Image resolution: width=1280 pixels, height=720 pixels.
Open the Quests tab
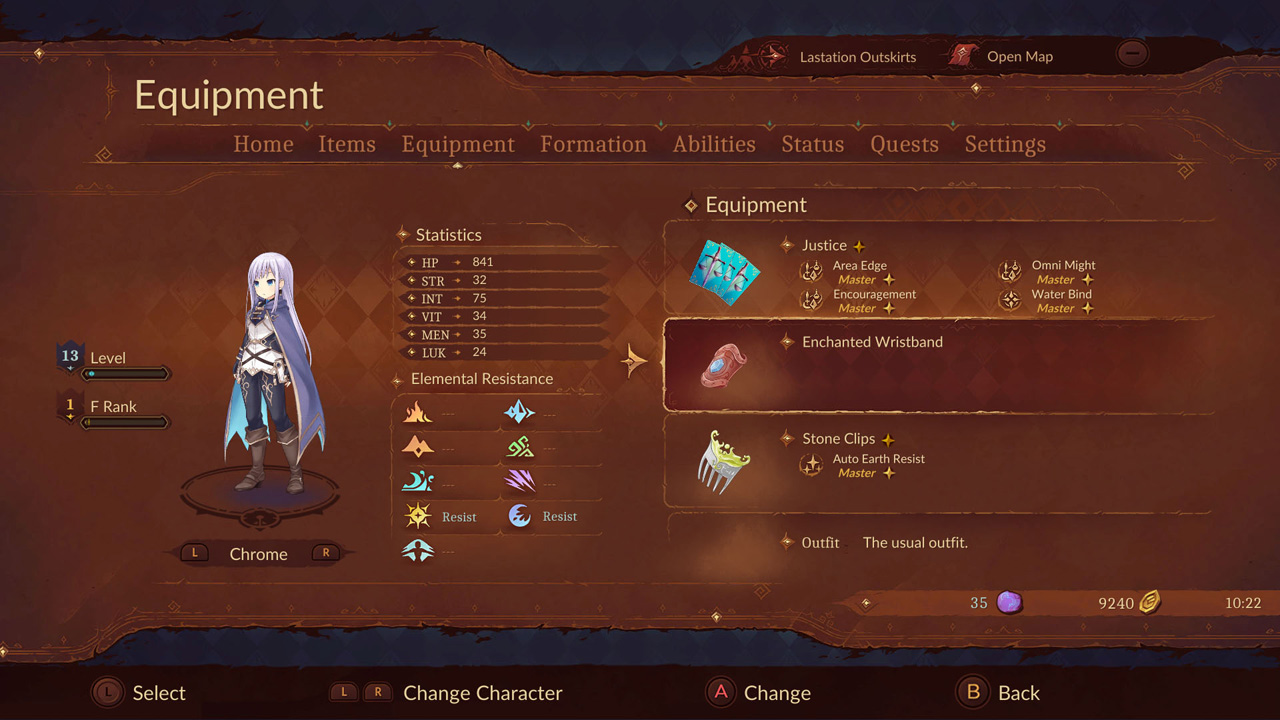pos(903,144)
